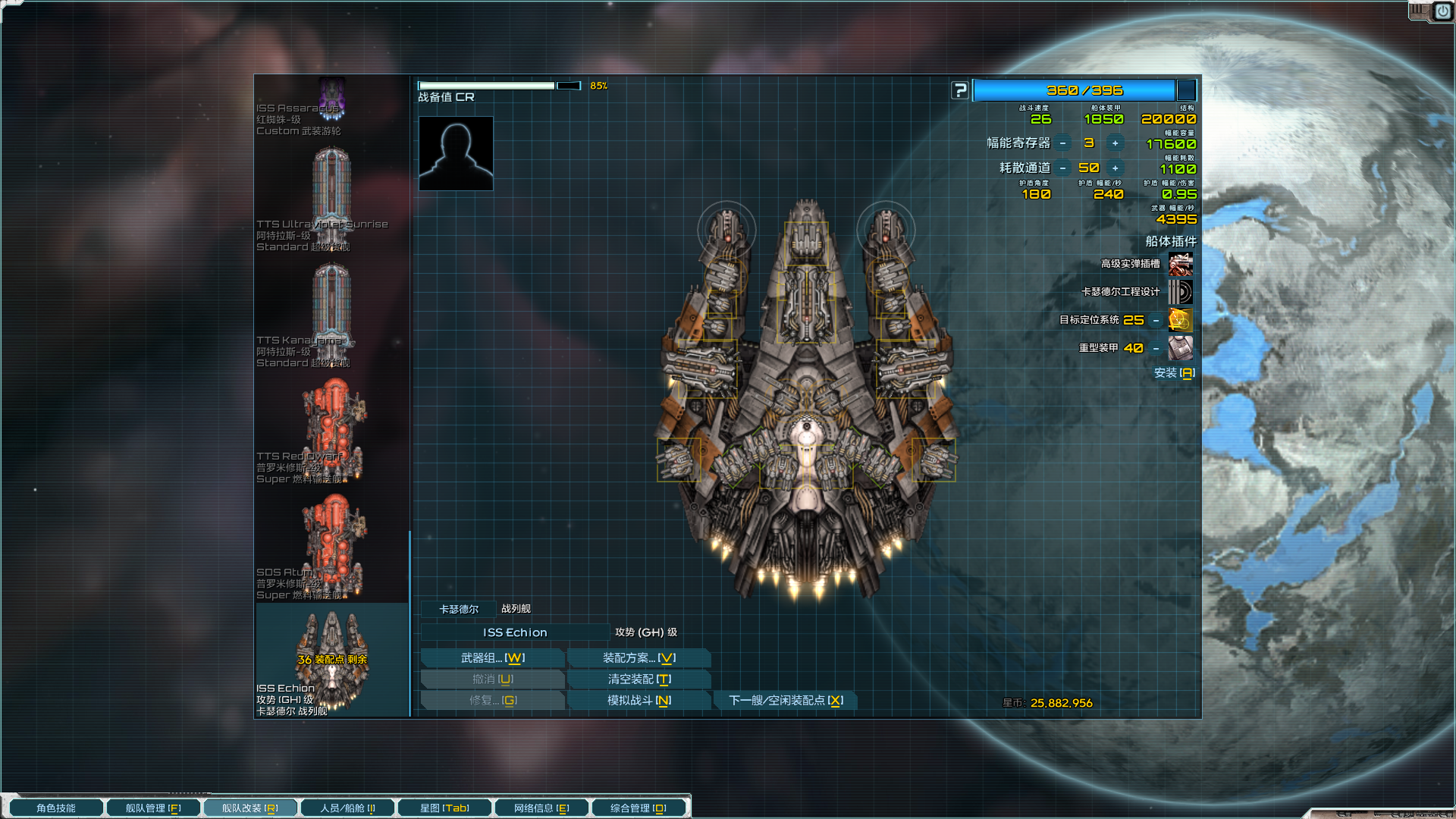The image size is (1456, 819).
Task: Remove the 目标定位系统 hullmod with its minus
Action: pos(1156,321)
